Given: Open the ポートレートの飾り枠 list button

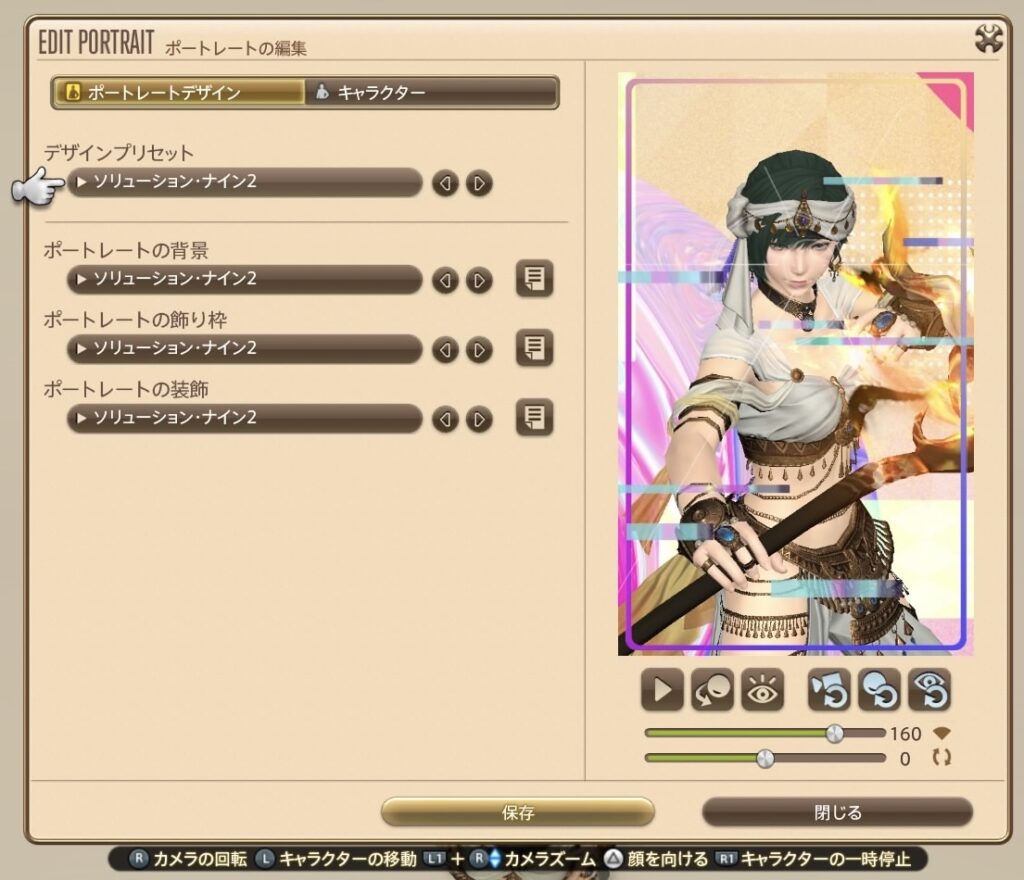Looking at the screenshot, I should pyautogui.click(x=535, y=348).
